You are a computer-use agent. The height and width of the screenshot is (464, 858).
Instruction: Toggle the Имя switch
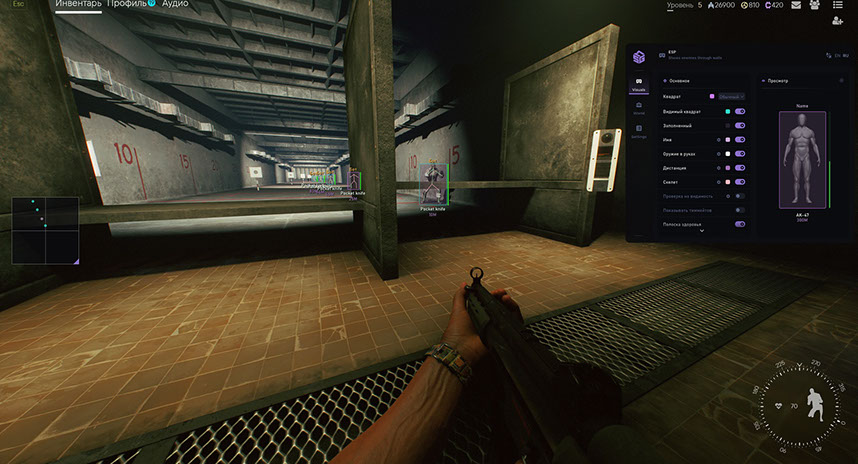(740, 140)
